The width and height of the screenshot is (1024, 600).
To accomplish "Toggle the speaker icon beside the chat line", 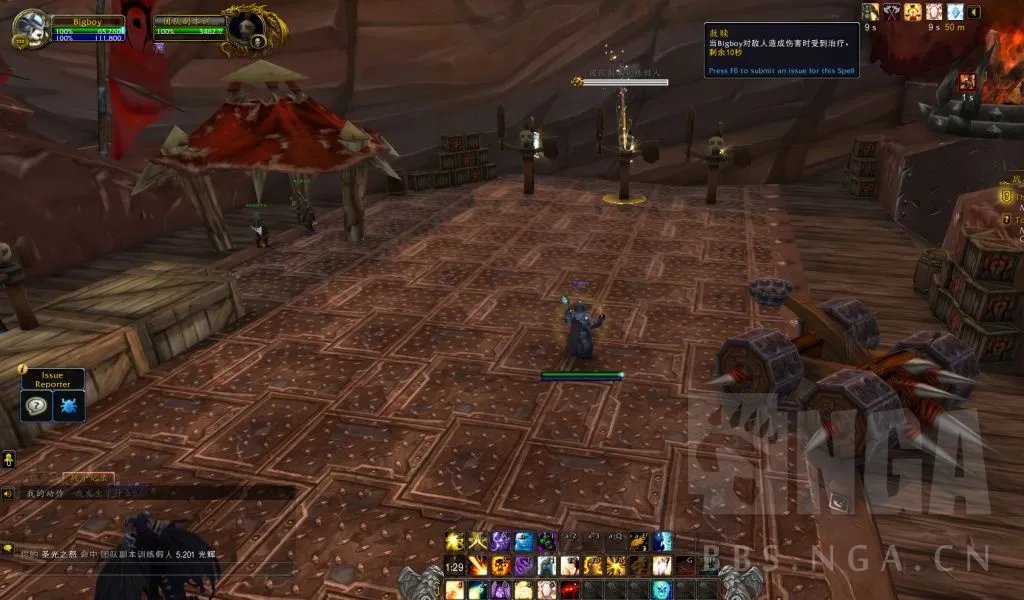I will [8, 493].
